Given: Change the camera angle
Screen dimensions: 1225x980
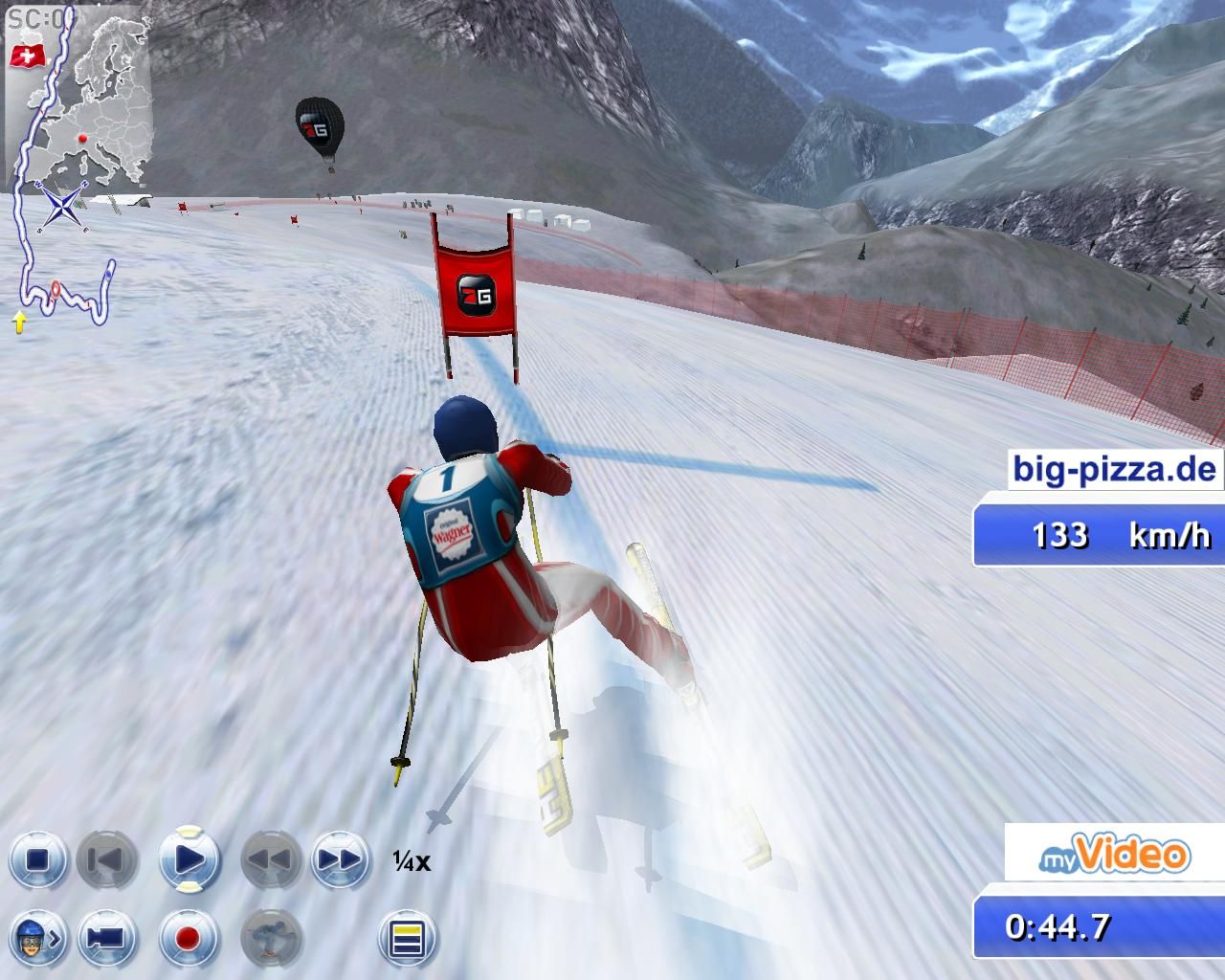Looking at the screenshot, I should [106, 937].
